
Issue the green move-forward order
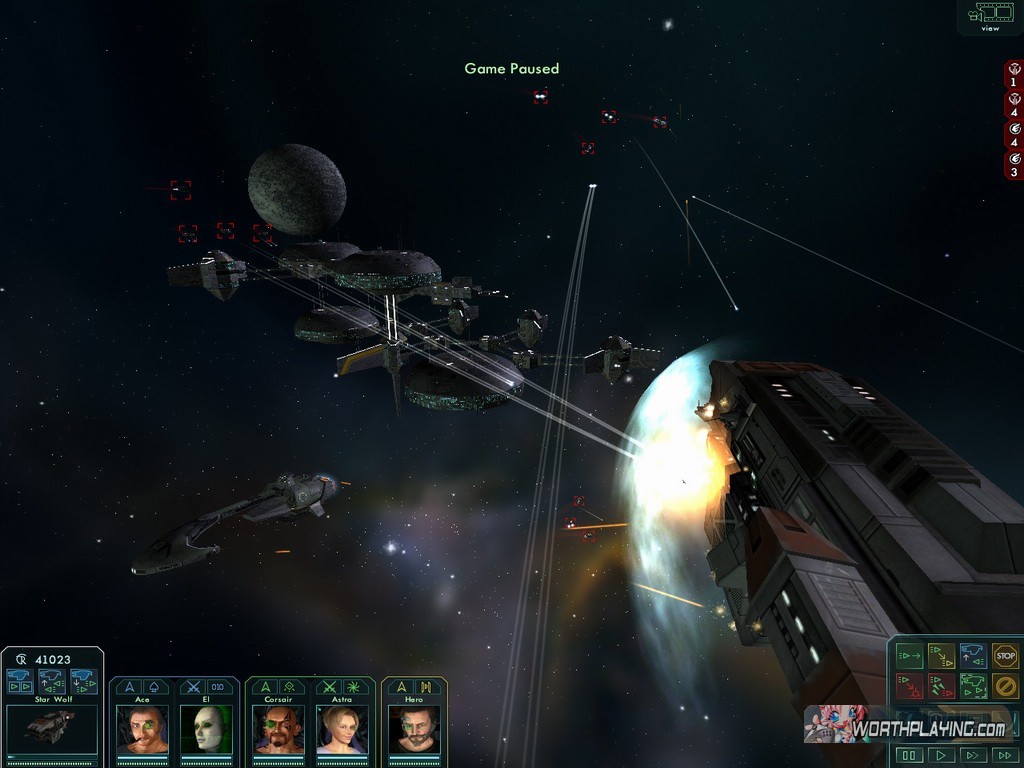point(909,656)
